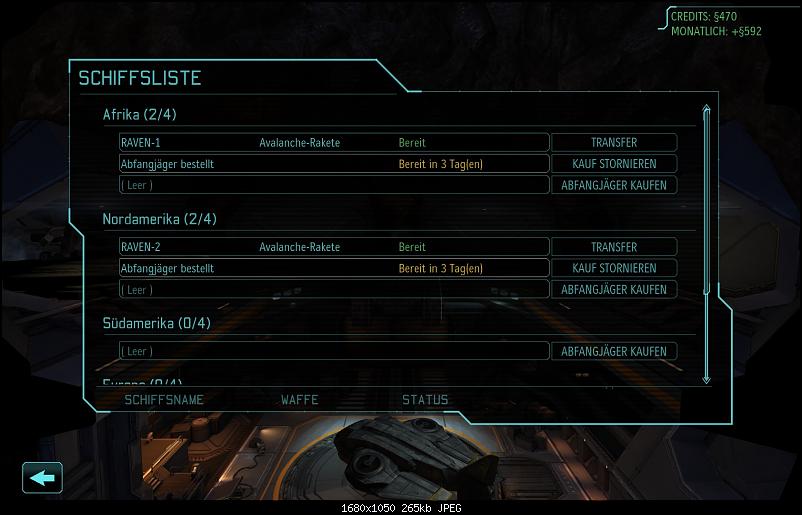Cancel the ordered interceptor in Nordamerika
Image resolution: width=802 pixels, height=515 pixels.
pos(614,268)
